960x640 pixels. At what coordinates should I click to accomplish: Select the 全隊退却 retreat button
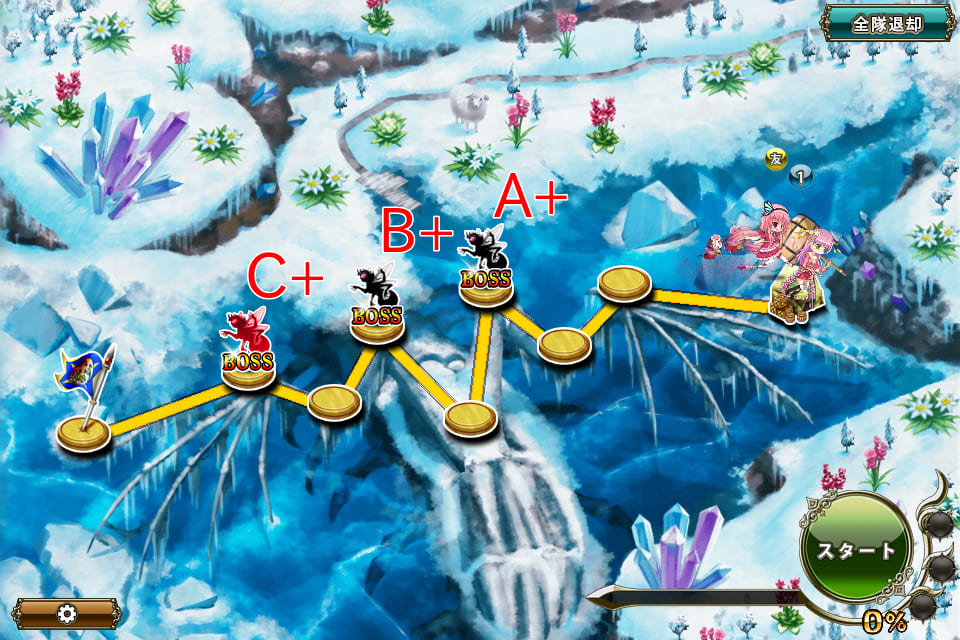click(x=886, y=24)
